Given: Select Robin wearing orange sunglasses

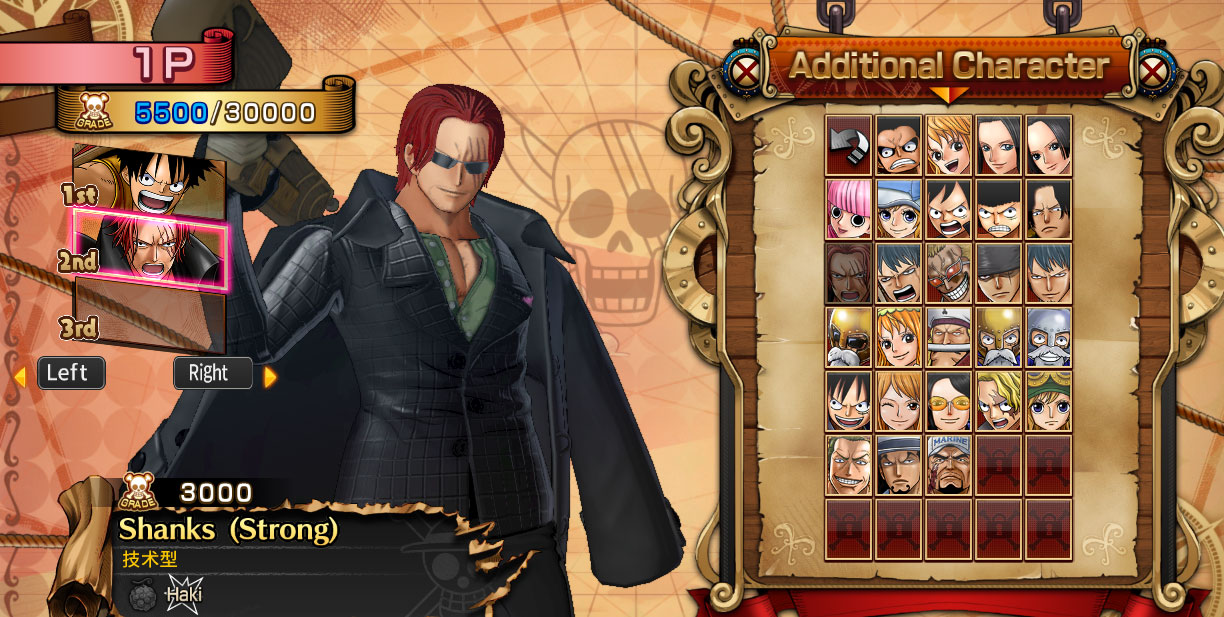Looking at the screenshot, I should (948, 402).
